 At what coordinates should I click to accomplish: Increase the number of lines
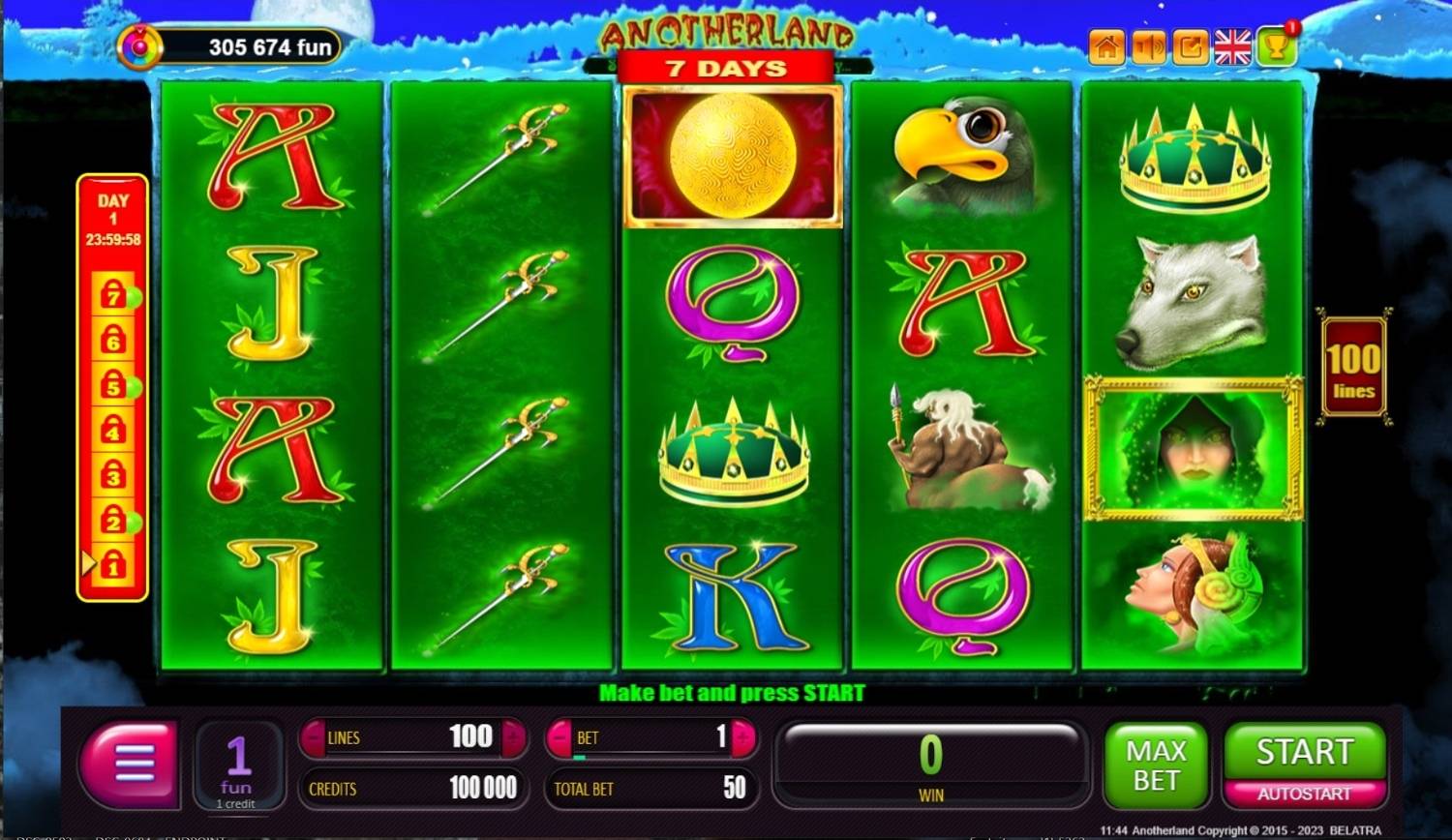pos(514,737)
